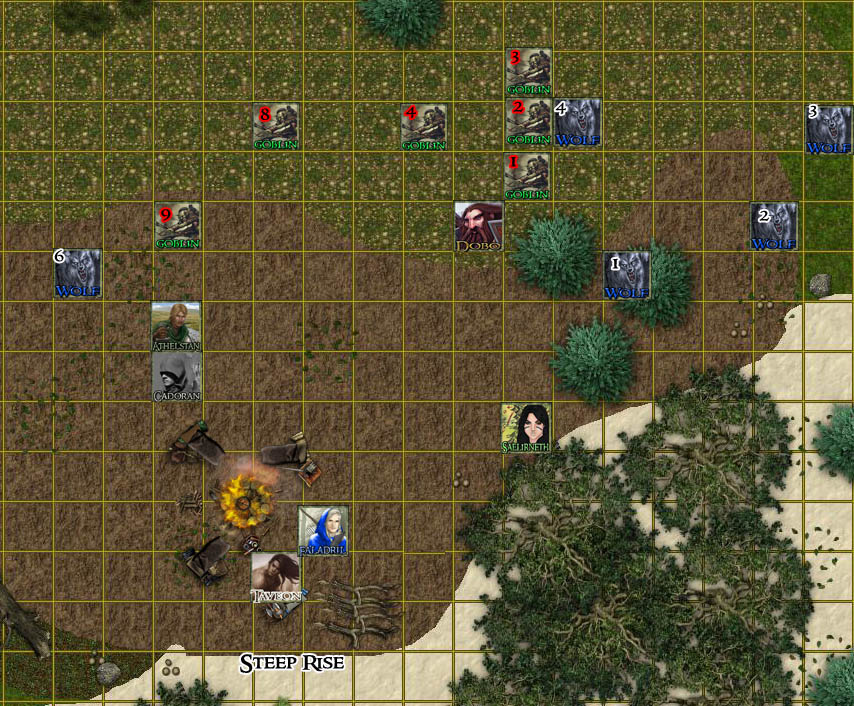
Task: Select the Goblin token numbered 3
Action: [528, 72]
